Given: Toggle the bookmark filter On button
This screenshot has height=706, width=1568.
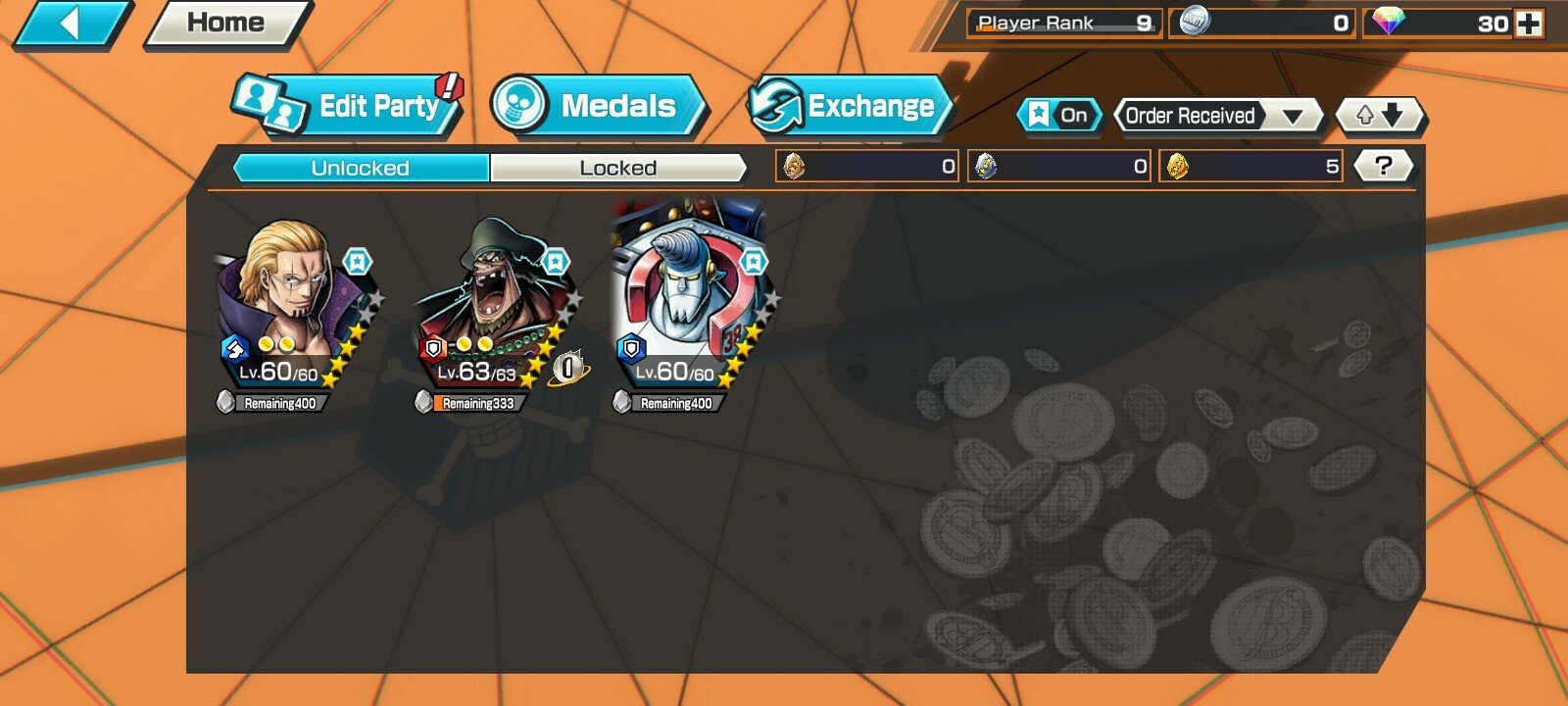Looking at the screenshot, I should coord(1059,116).
